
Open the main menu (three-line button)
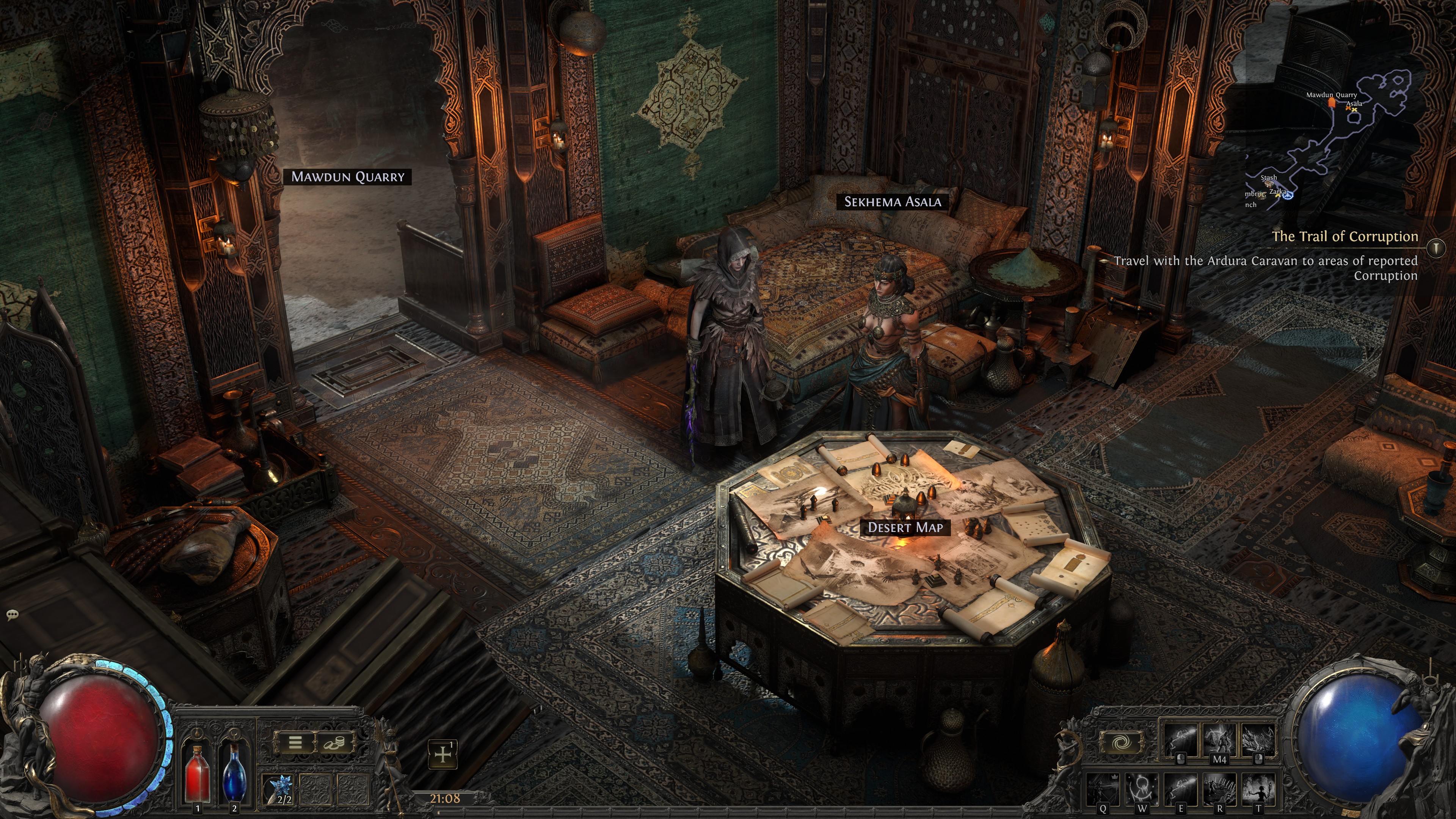click(x=295, y=743)
